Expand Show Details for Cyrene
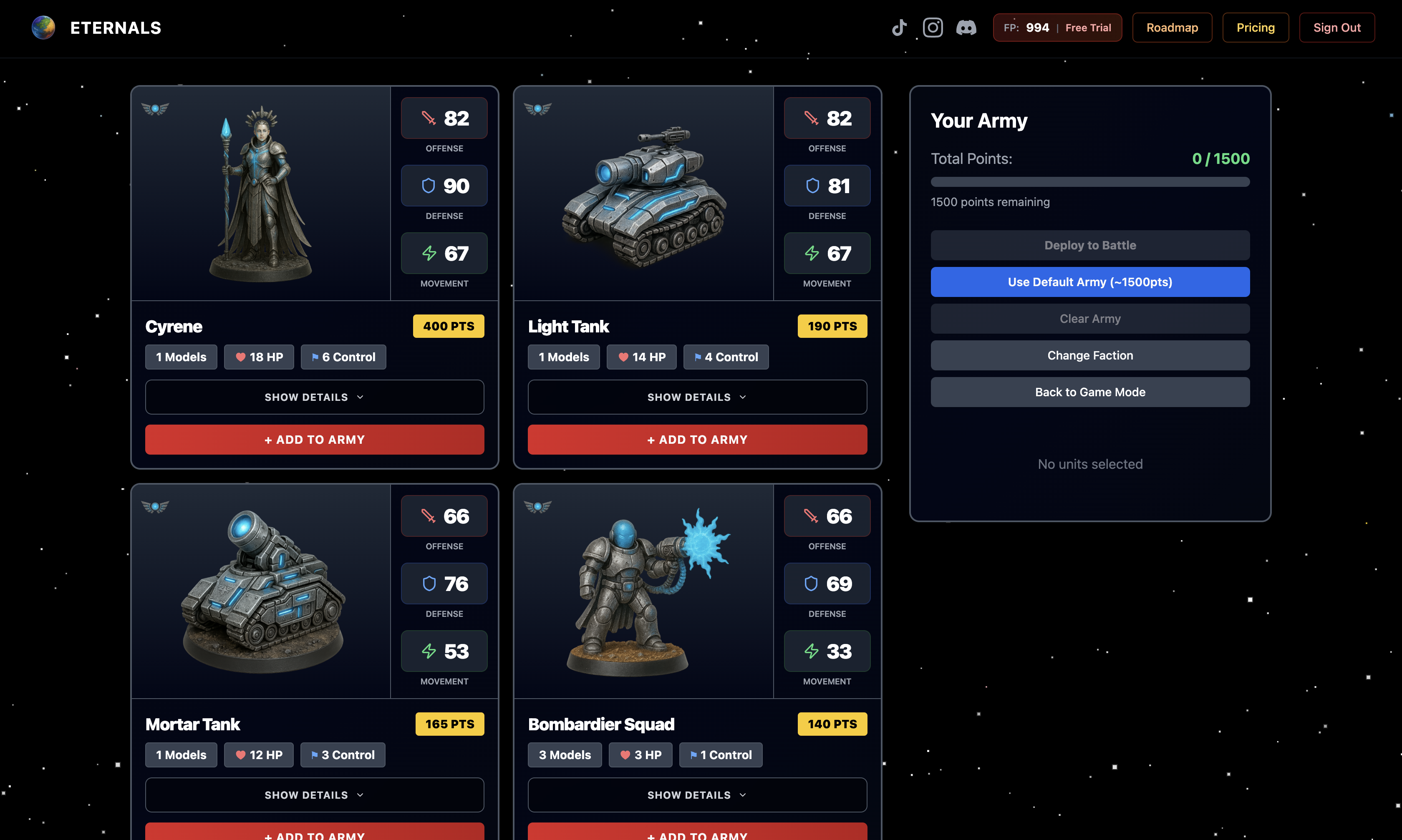Viewport: 1402px width, 840px height. tap(314, 397)
